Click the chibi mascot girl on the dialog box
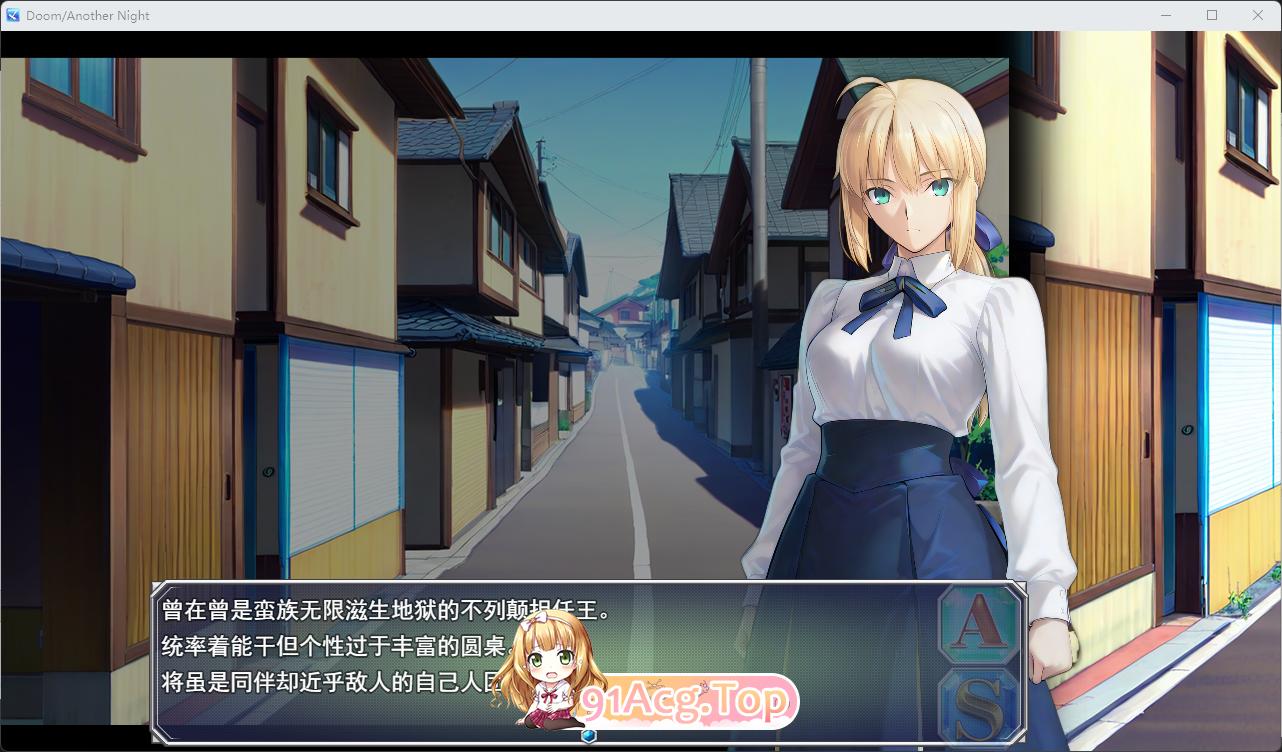1282x752 pixels. tap(548, 670)
